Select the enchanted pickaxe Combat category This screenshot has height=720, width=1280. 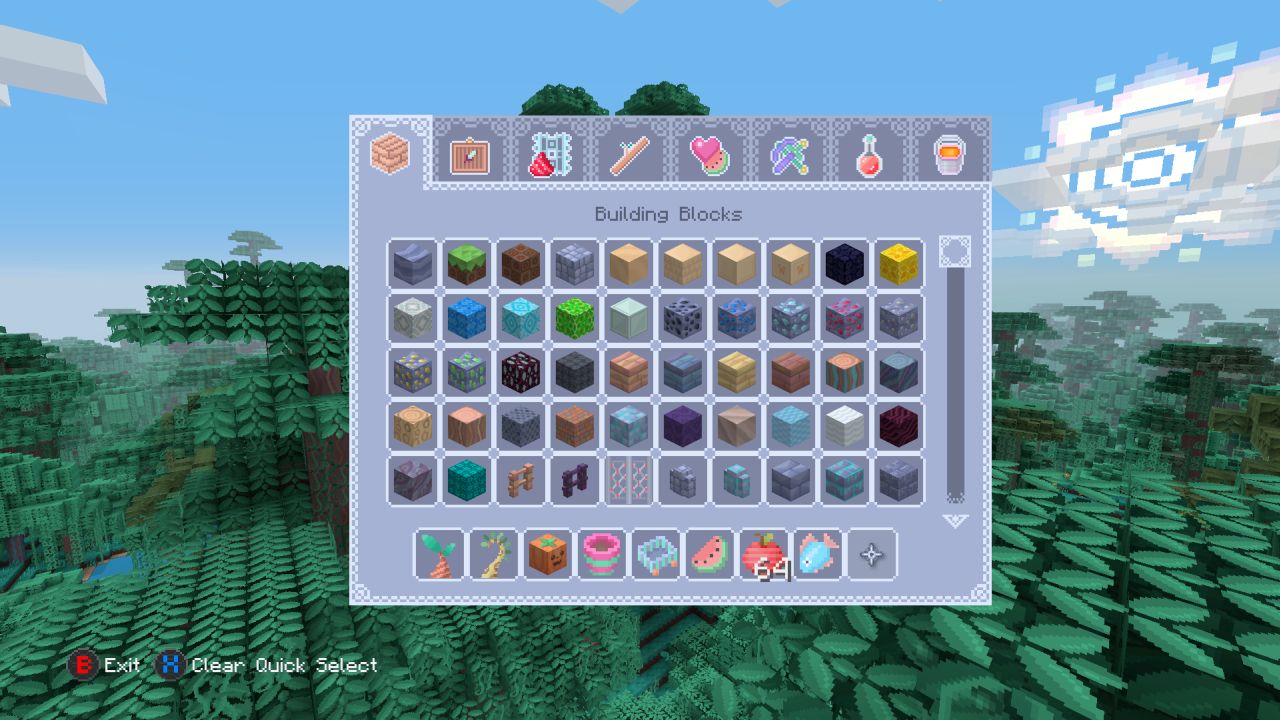(x=789, y=156)
